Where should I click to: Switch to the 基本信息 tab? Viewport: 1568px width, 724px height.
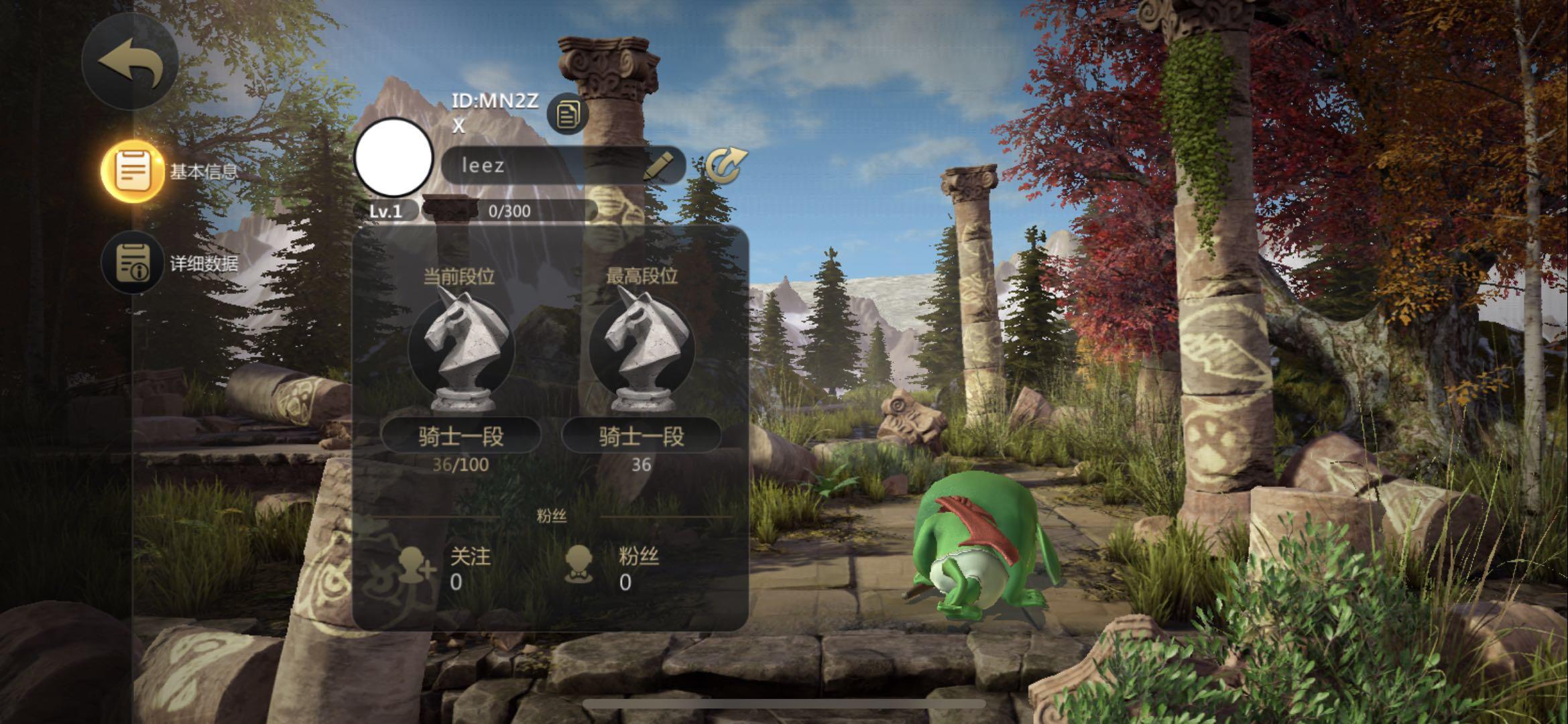[133, 171]
